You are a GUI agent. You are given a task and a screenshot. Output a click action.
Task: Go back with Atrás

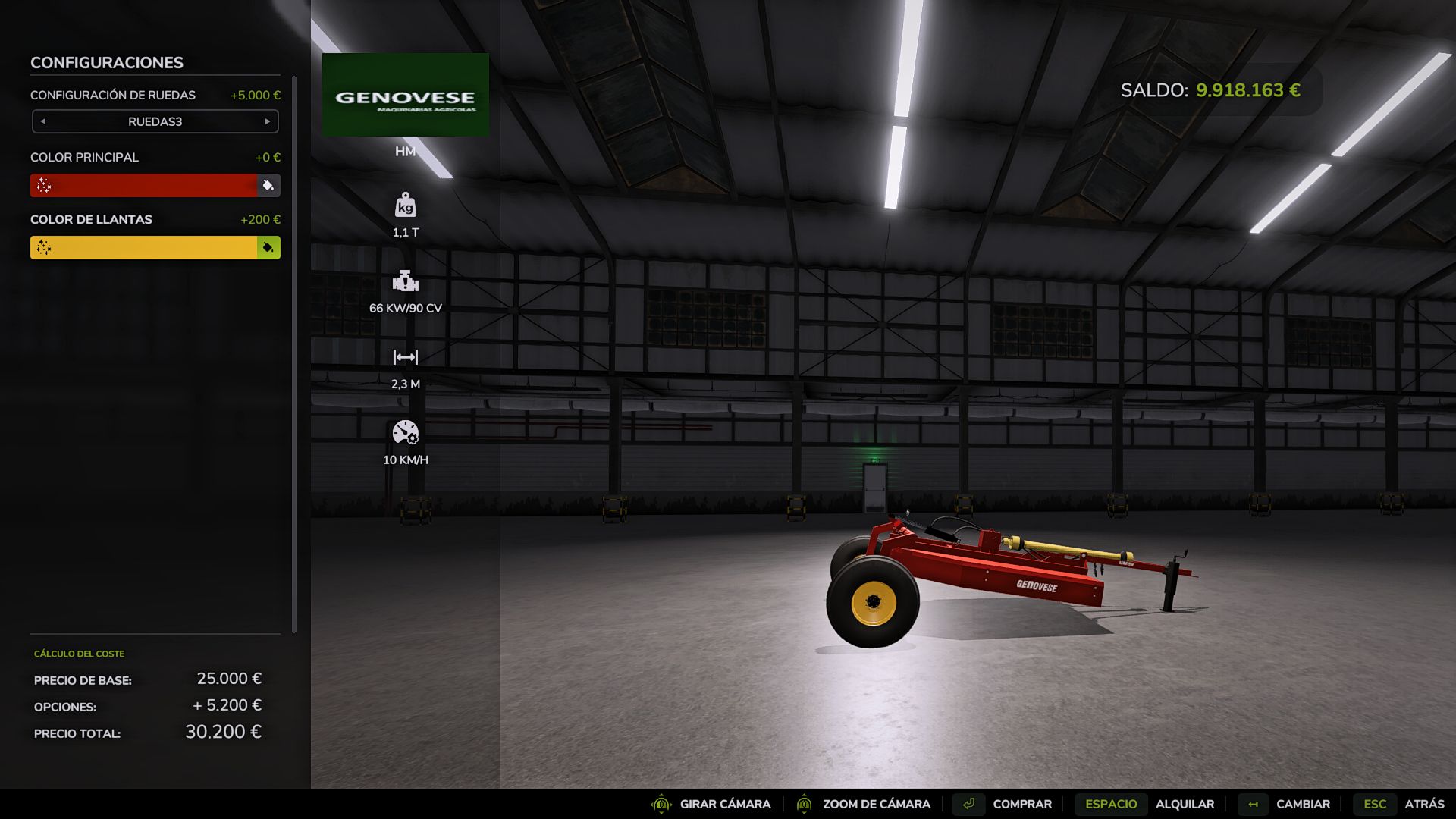pos(1423,804)
